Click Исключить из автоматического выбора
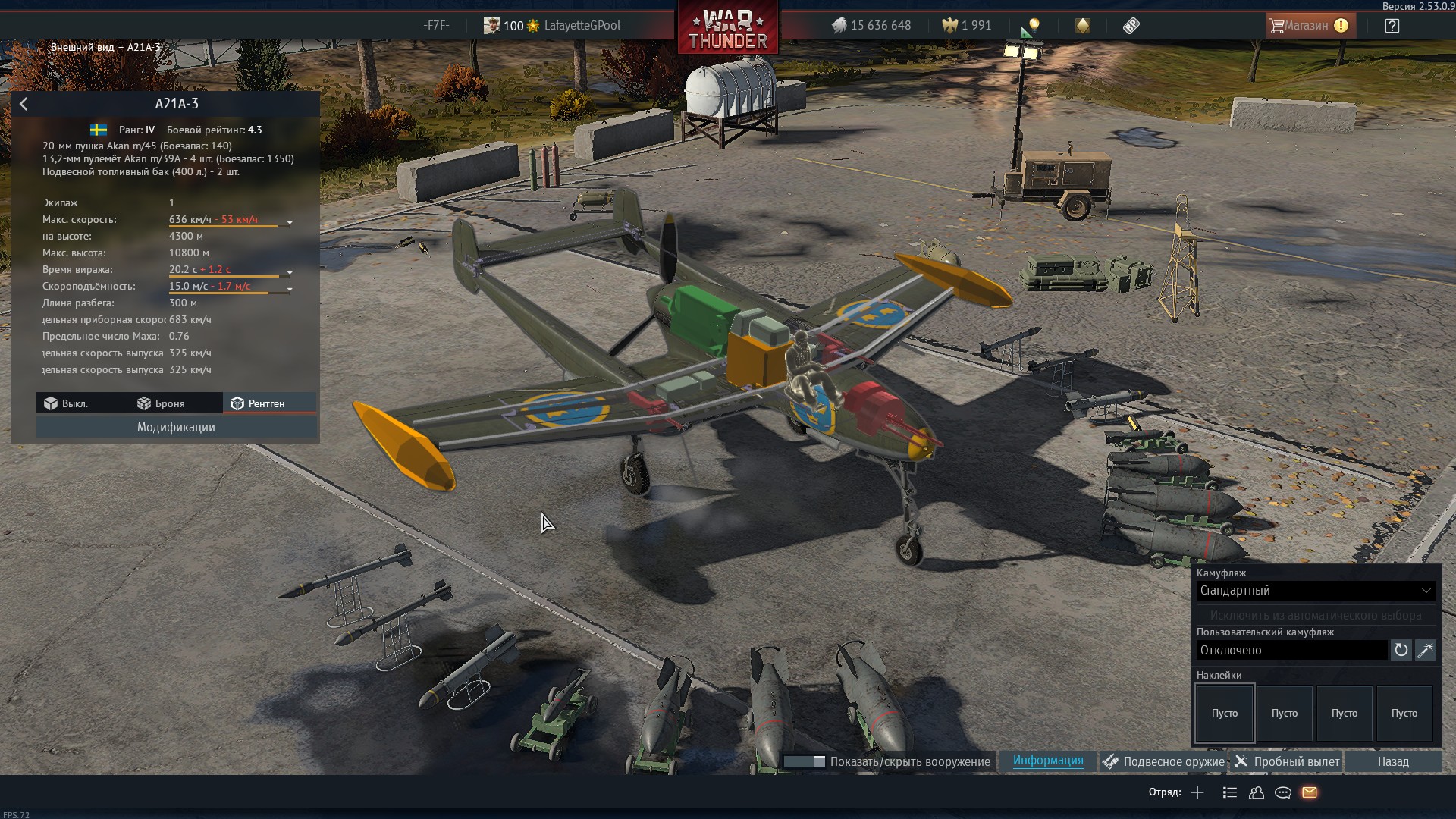The image size is (1456, 819). tap(1316, 615)
